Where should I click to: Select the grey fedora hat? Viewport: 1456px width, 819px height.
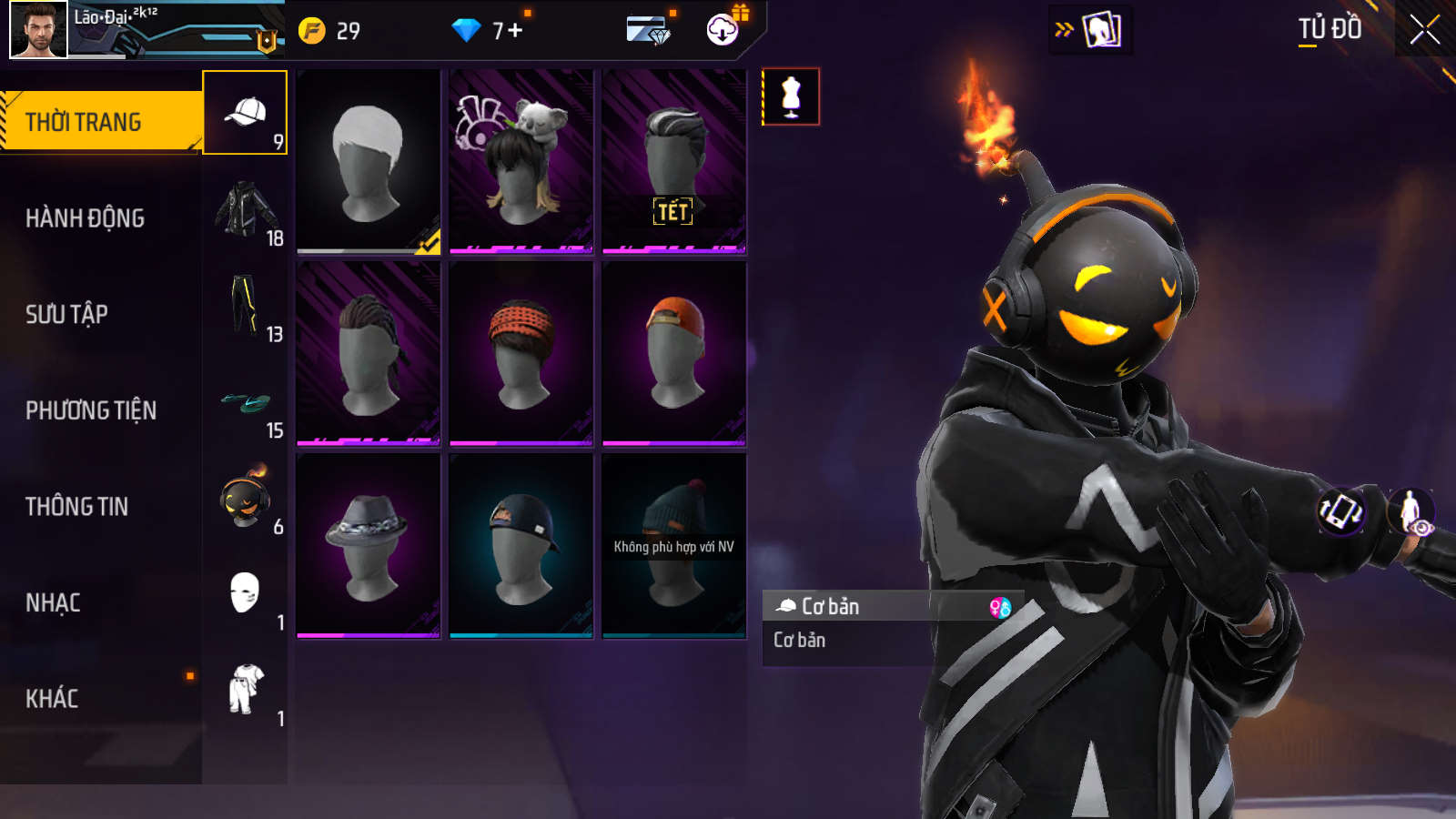pyautogui.click(x=369, y=545)
